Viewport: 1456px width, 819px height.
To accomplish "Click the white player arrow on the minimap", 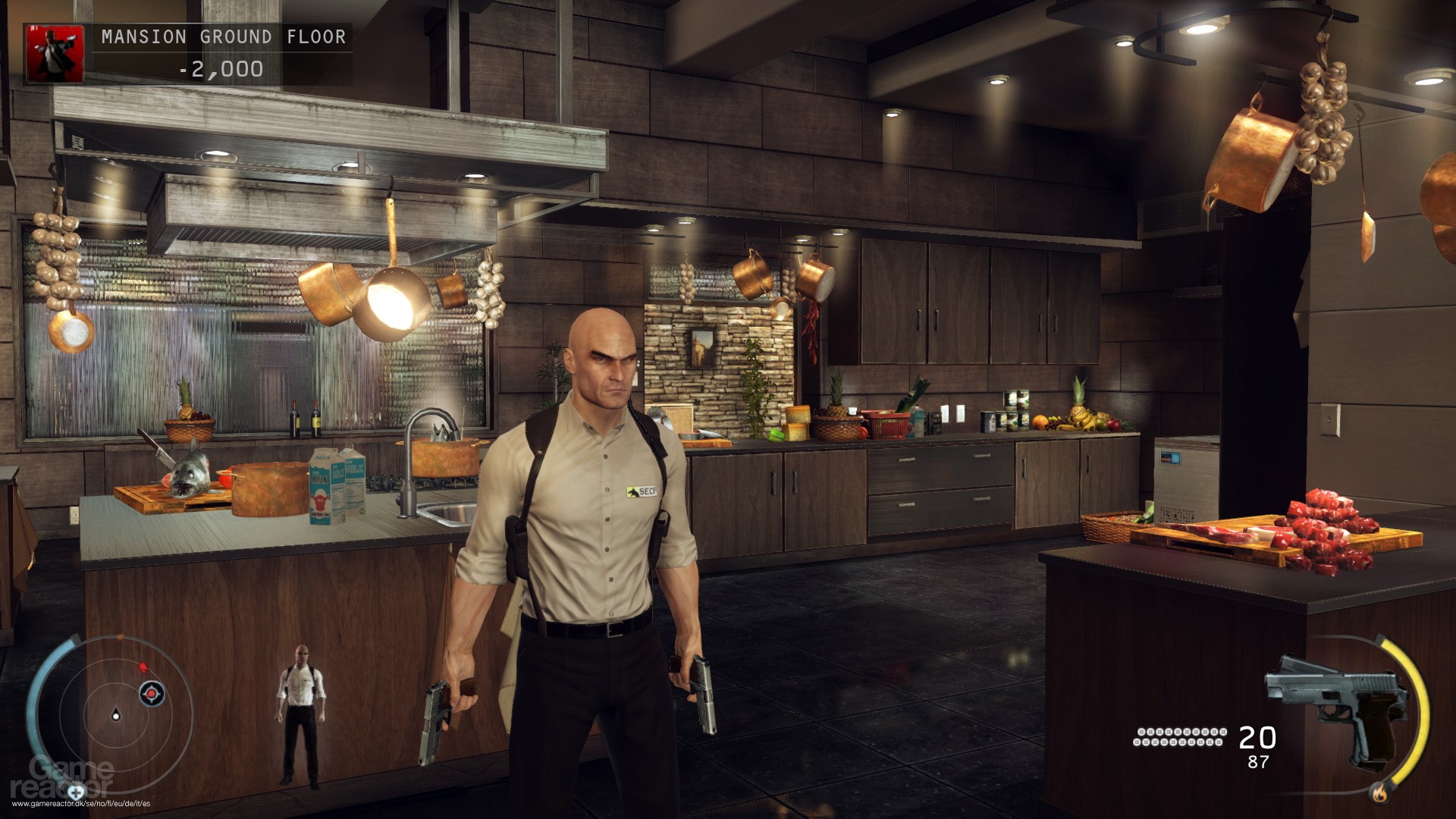I will 116,715.
